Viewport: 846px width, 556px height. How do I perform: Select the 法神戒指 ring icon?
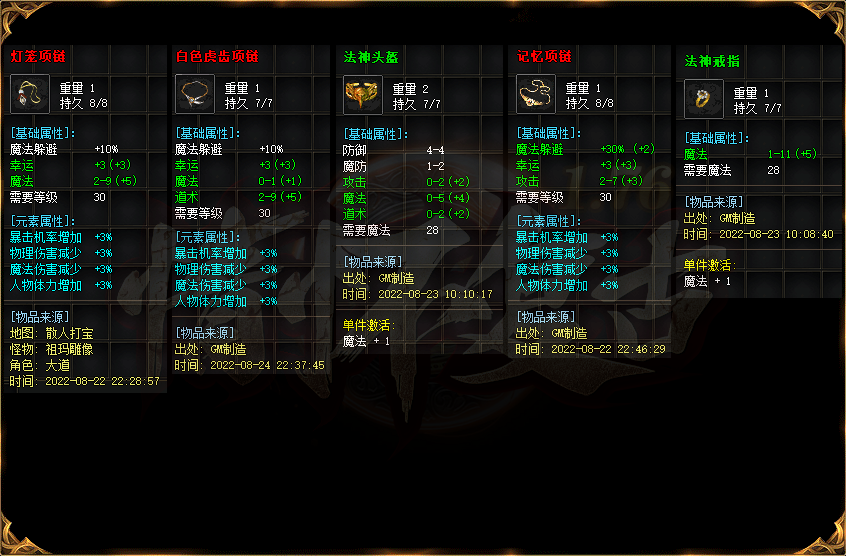pos(704,100)
